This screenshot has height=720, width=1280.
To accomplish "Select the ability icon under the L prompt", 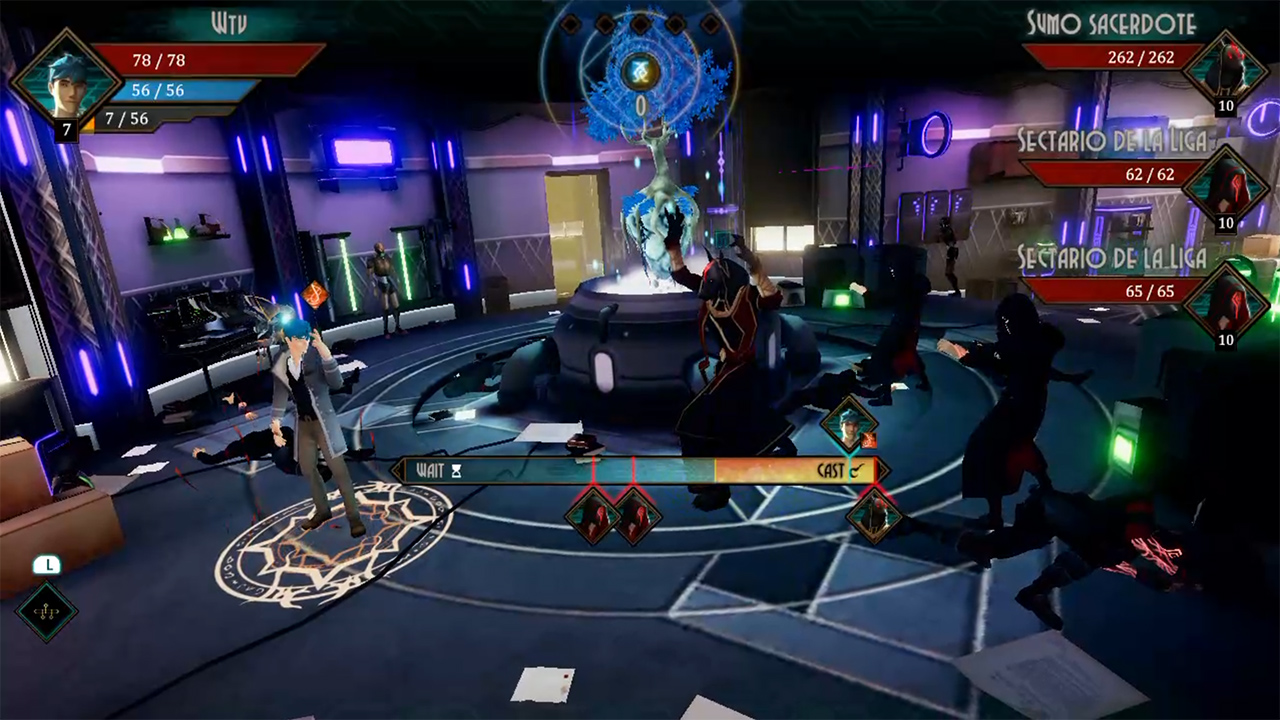I will 47,611.
